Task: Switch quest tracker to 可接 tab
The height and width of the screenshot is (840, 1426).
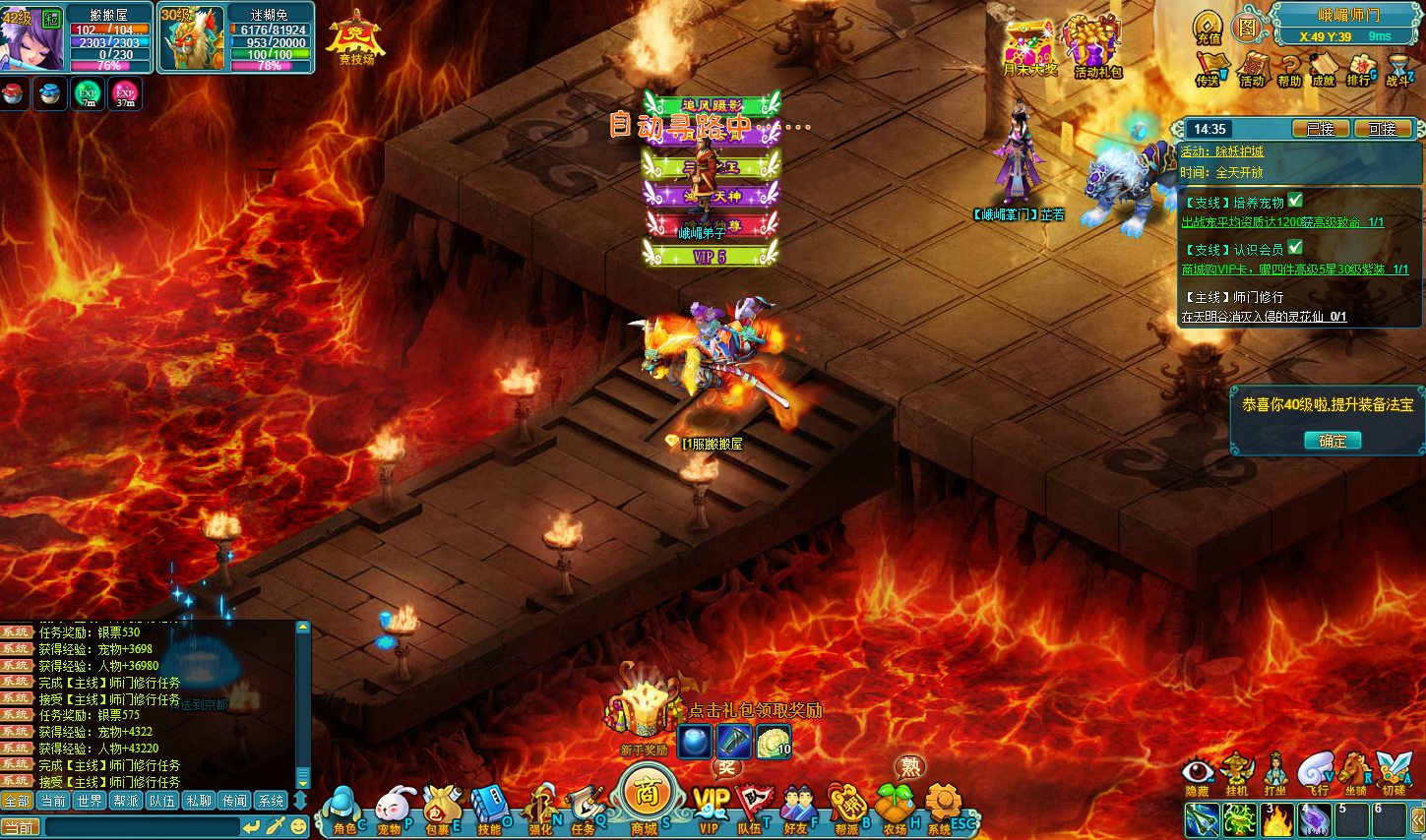Action: [x=1382, y=129]
